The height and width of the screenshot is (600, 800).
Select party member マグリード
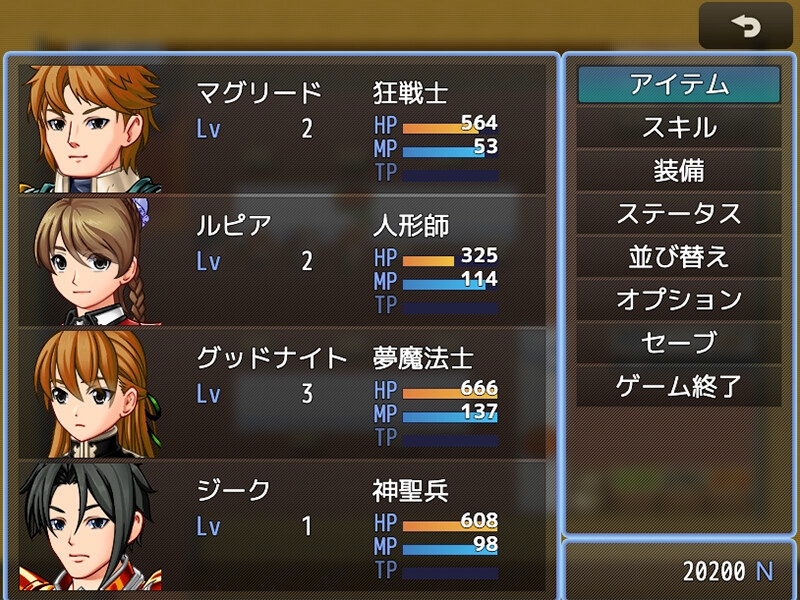pyautogui.click(x=283, y=129)
